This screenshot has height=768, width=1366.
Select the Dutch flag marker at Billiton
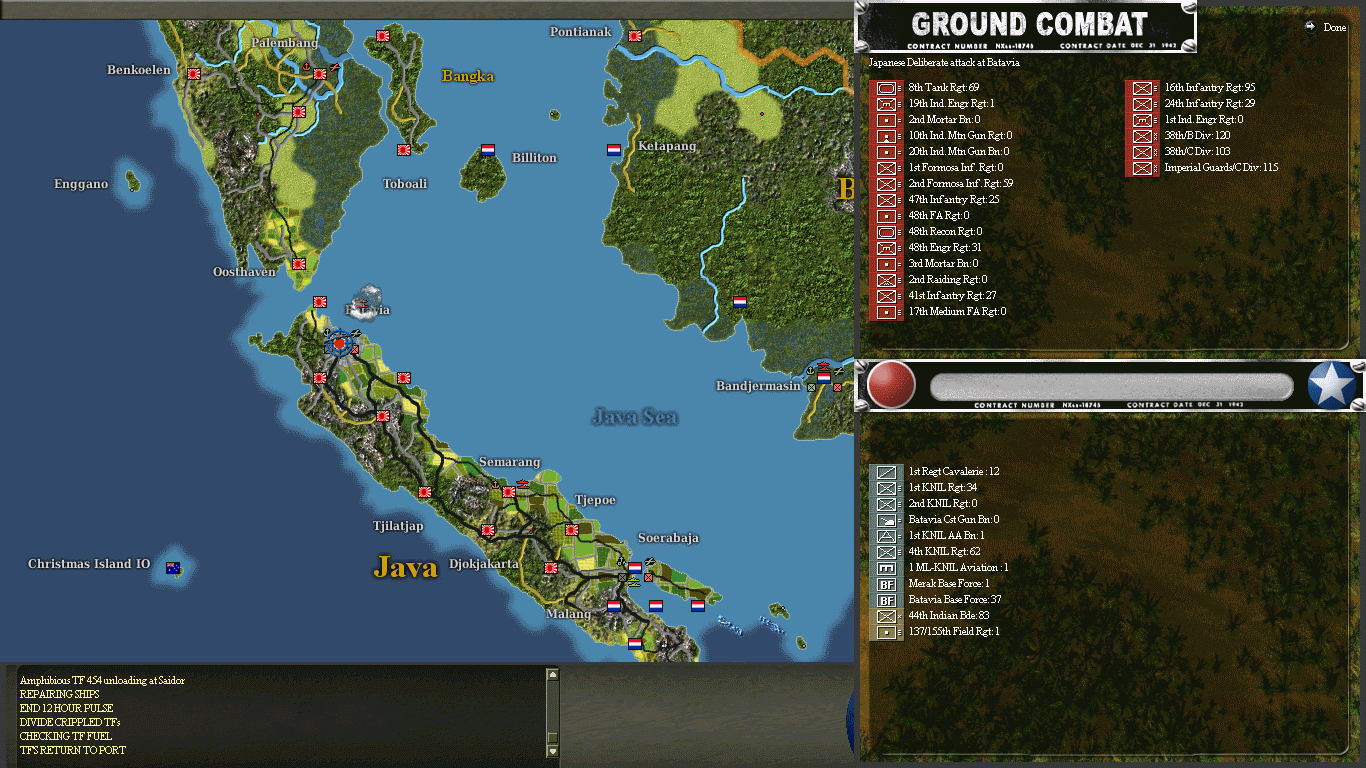click(487, 150)
